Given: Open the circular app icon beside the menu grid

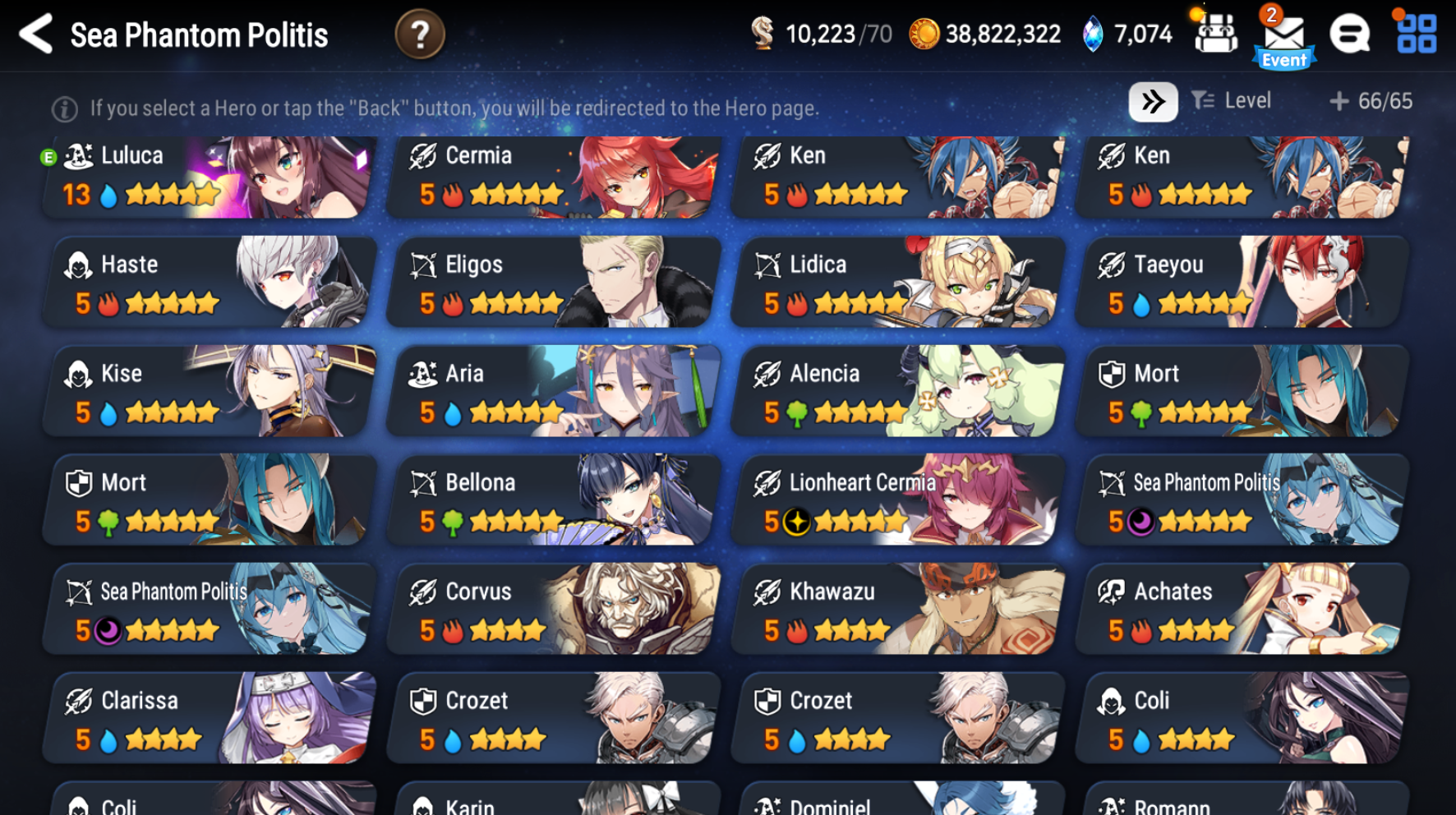Looking at the screenshot, I should (x=1348, y=35).
